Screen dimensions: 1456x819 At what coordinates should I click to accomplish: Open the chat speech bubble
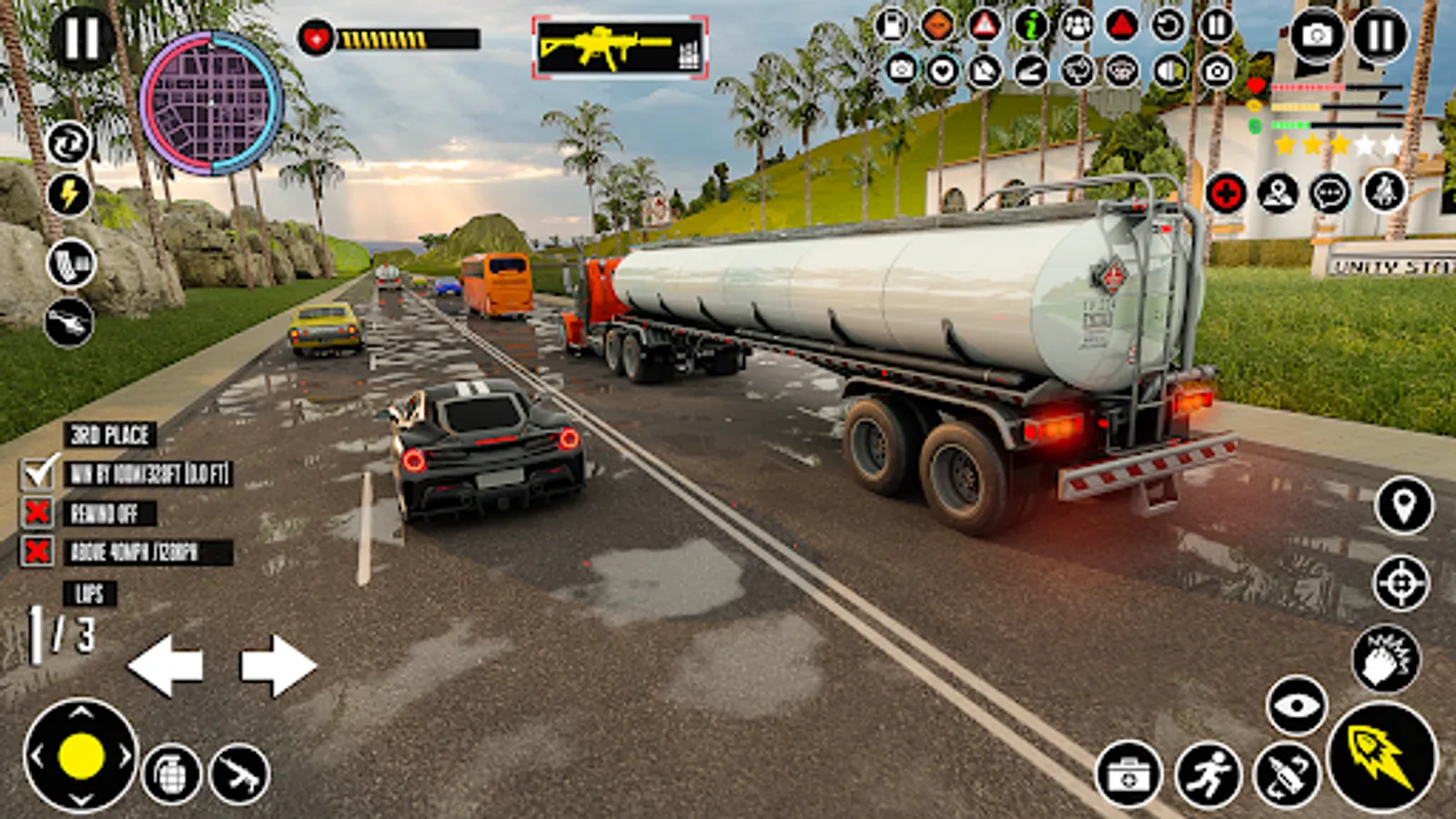(x=1330, y=193)
